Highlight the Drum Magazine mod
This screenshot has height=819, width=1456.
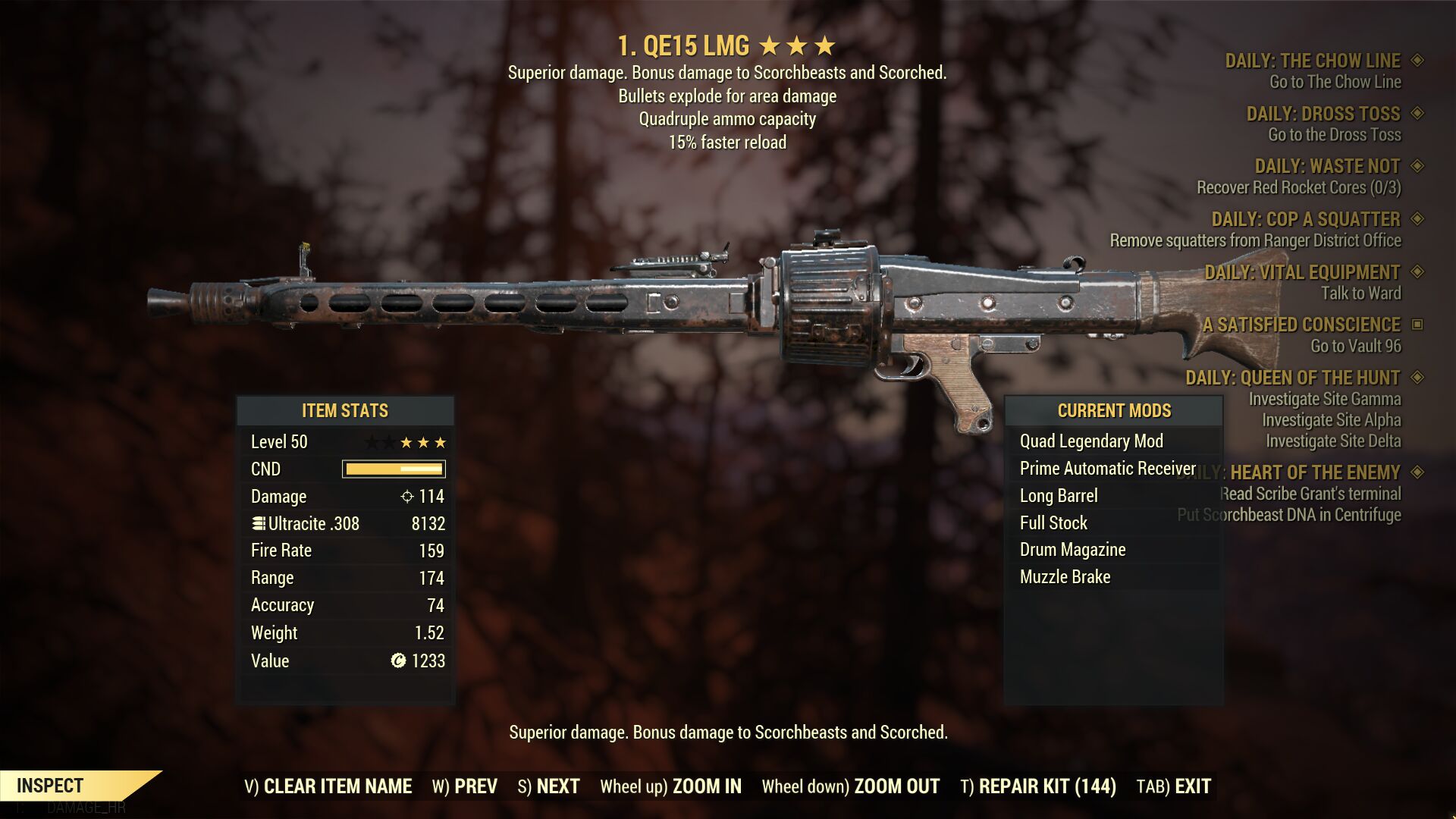pos(1072,550)
